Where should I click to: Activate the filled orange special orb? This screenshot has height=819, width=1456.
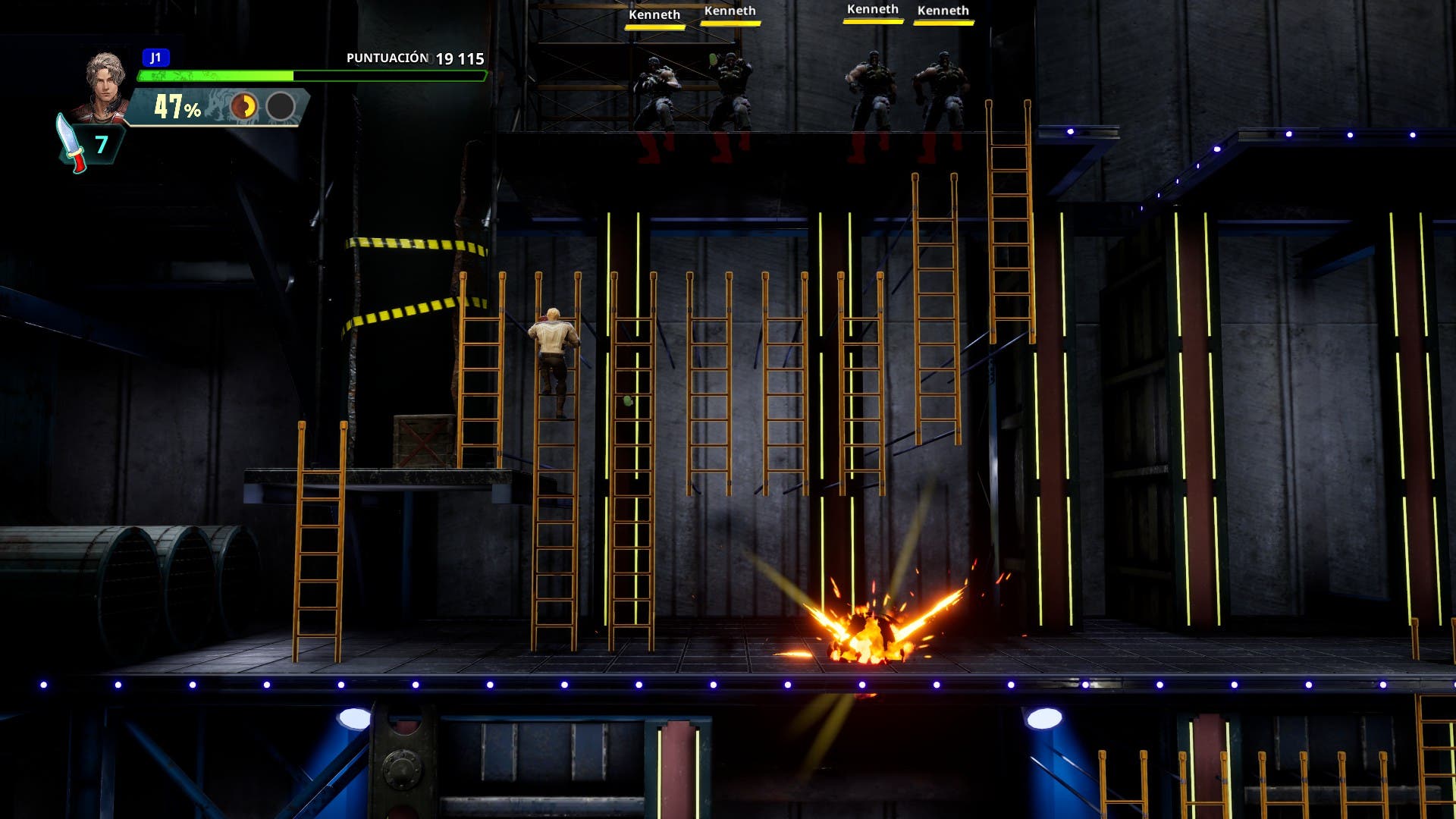coord(243,107)
